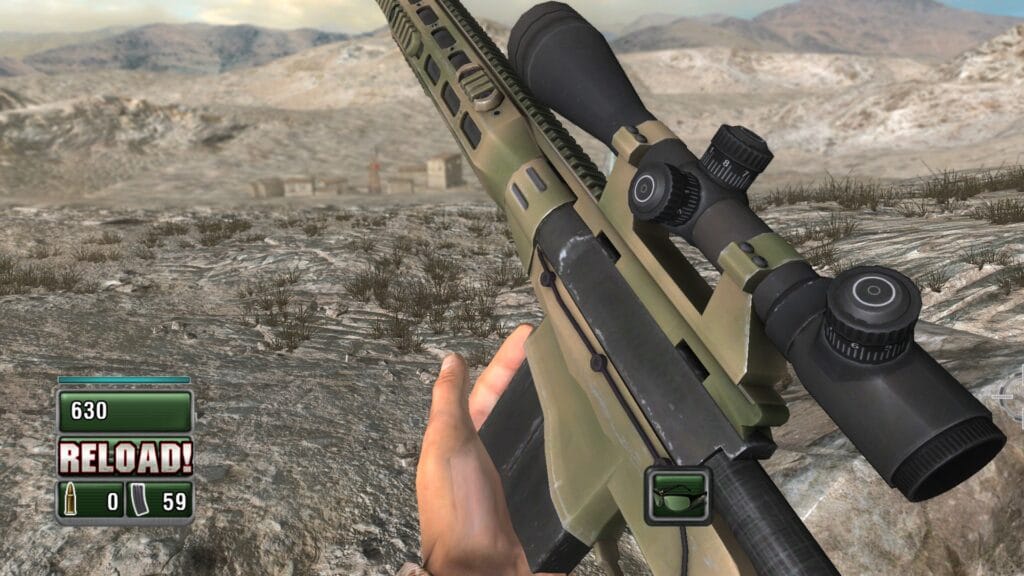Tap the RELOAD! banner
This screenshot has width=1024, height=576.
click(125, 457)
